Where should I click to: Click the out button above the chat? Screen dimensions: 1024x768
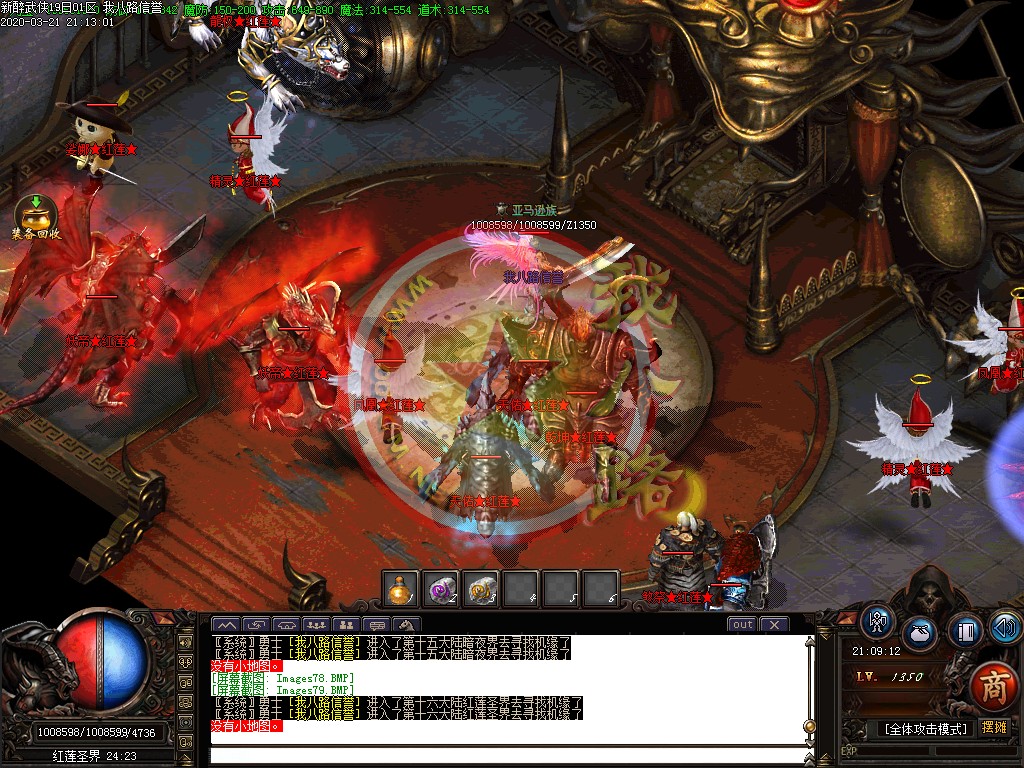tap(742, 624)
